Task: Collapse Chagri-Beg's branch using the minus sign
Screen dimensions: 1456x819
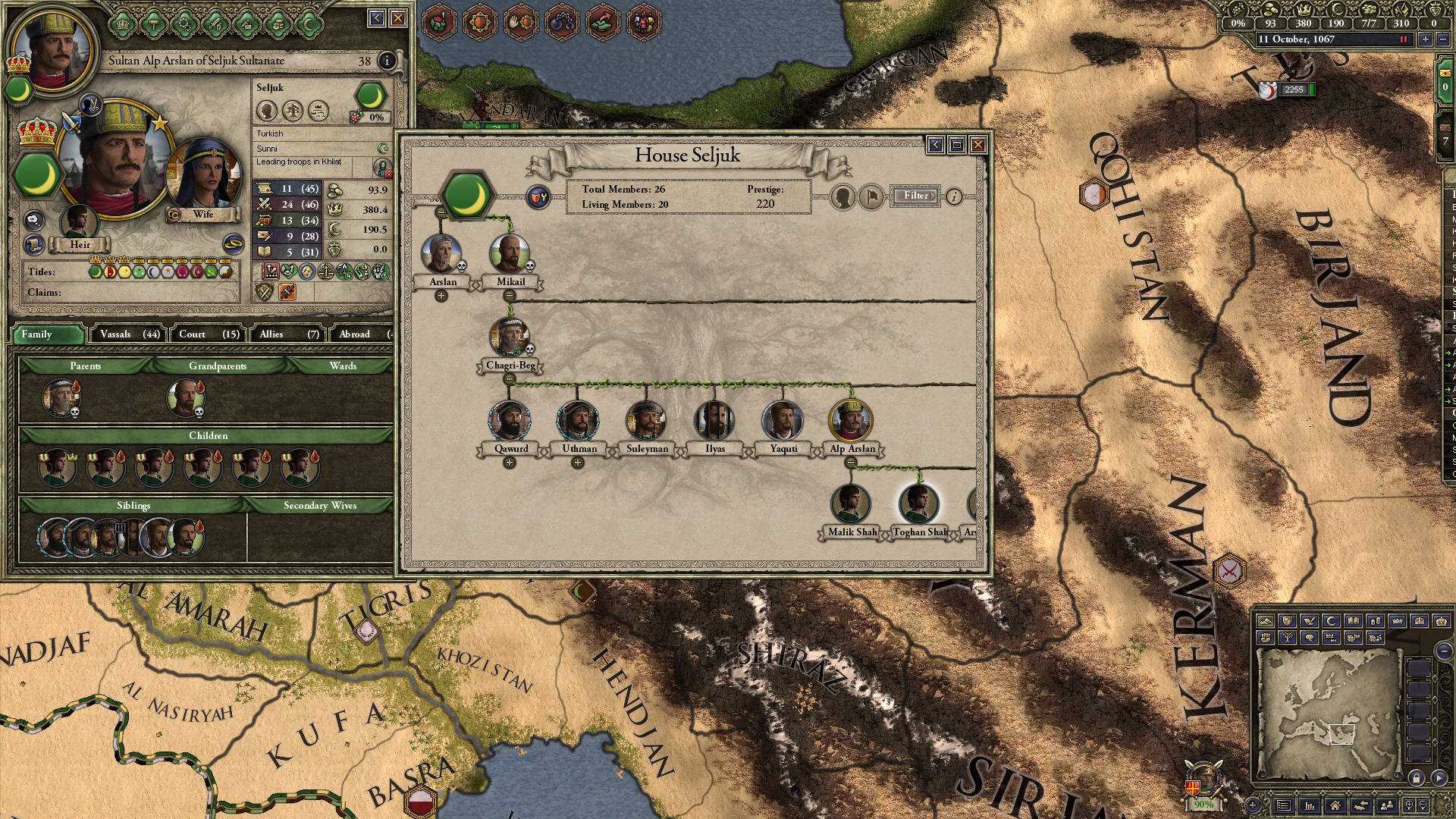Action: [x=509, y=378]
